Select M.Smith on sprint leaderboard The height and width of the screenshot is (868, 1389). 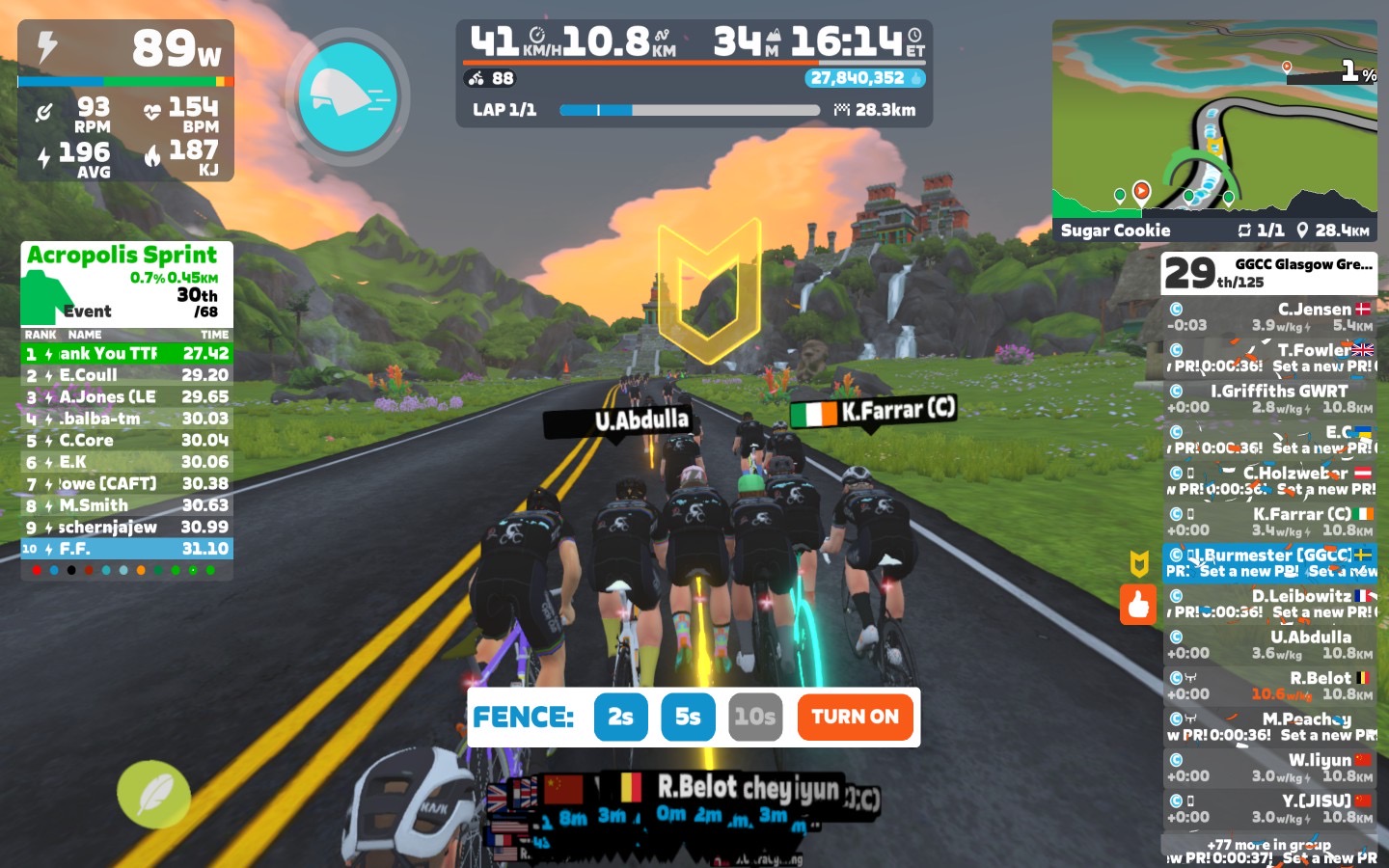click(x=126, y=505)
